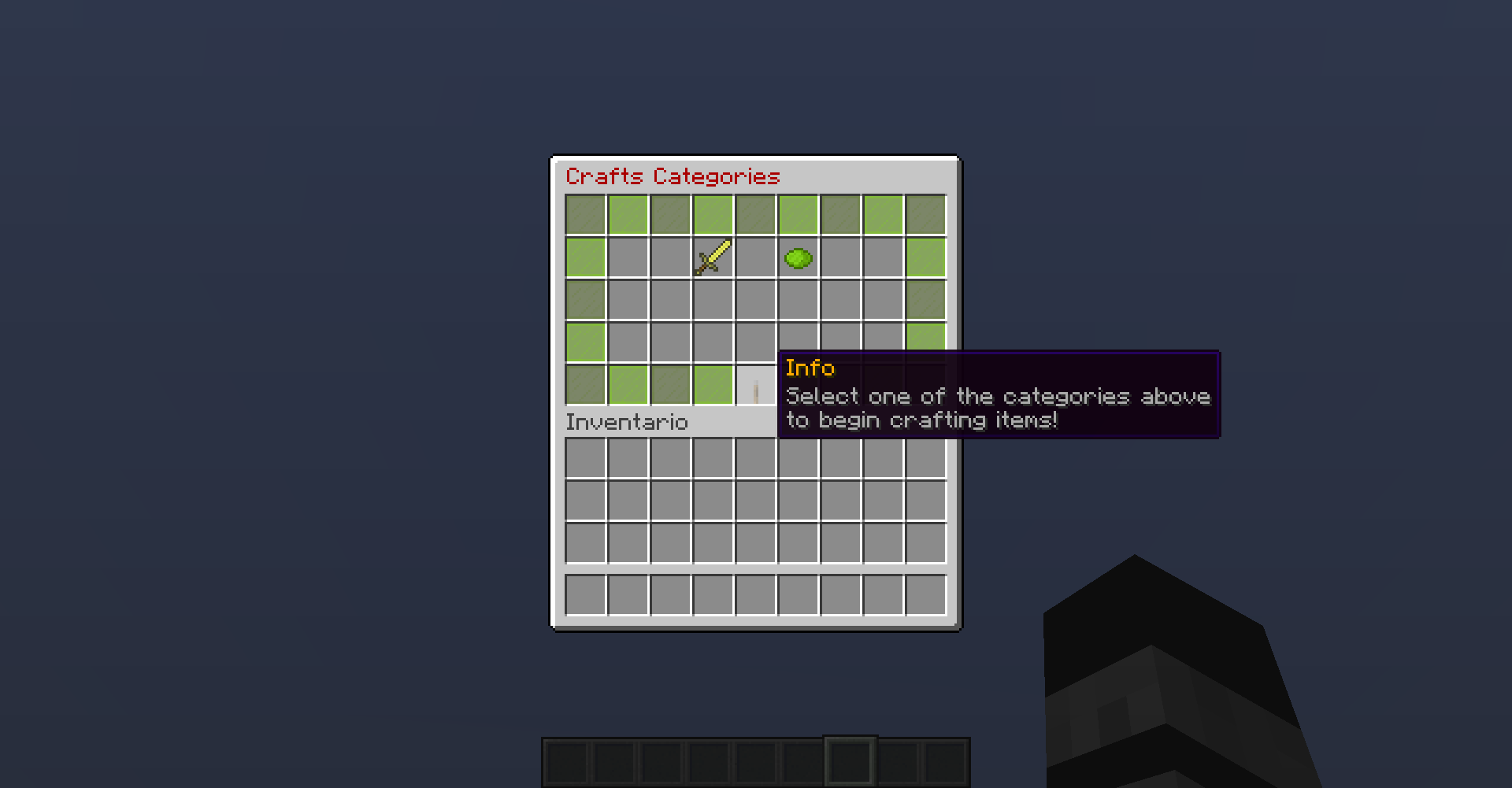Click the lime-colored pane in row four
This screenshot has width=1512, height=788.
click(x=585, y=342)
